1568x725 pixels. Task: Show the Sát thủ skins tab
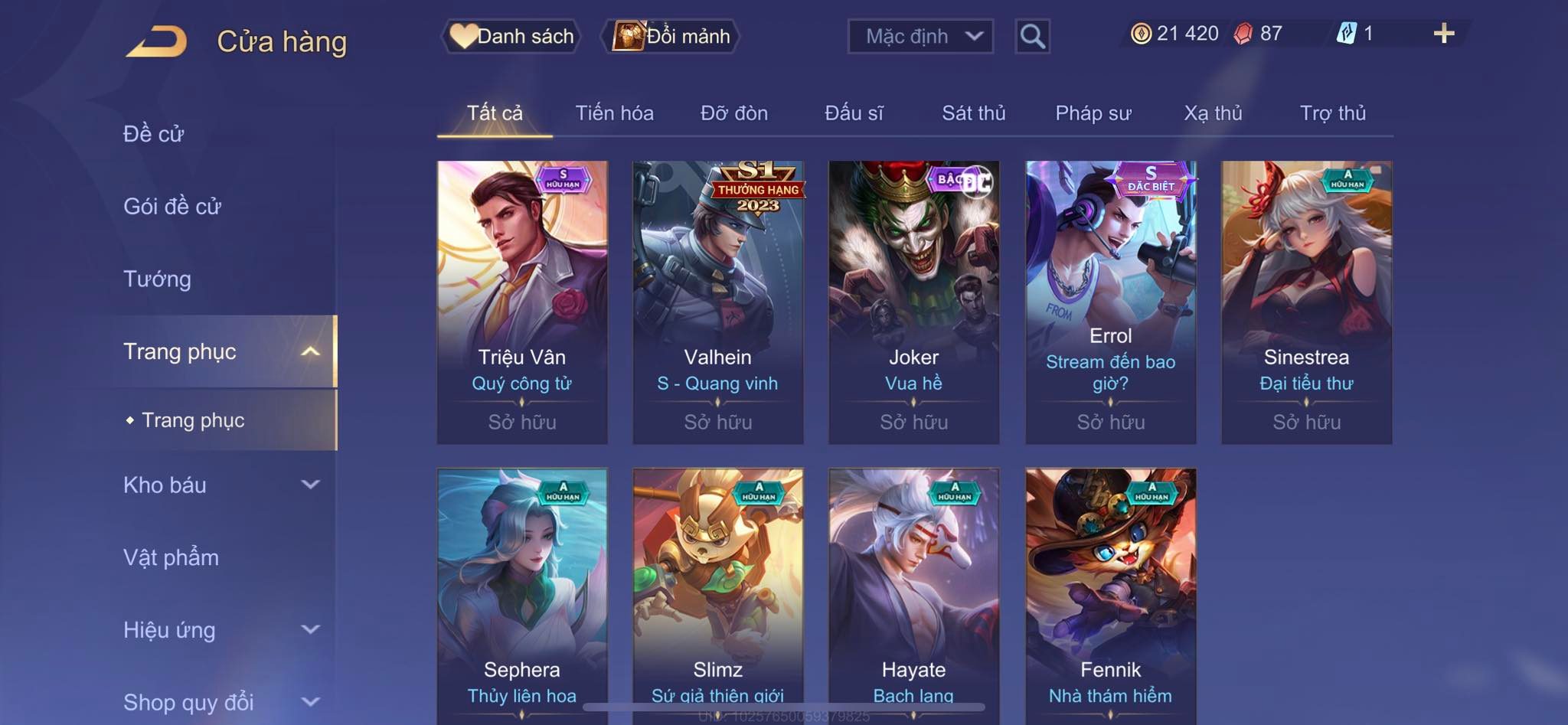pos(973,113)
